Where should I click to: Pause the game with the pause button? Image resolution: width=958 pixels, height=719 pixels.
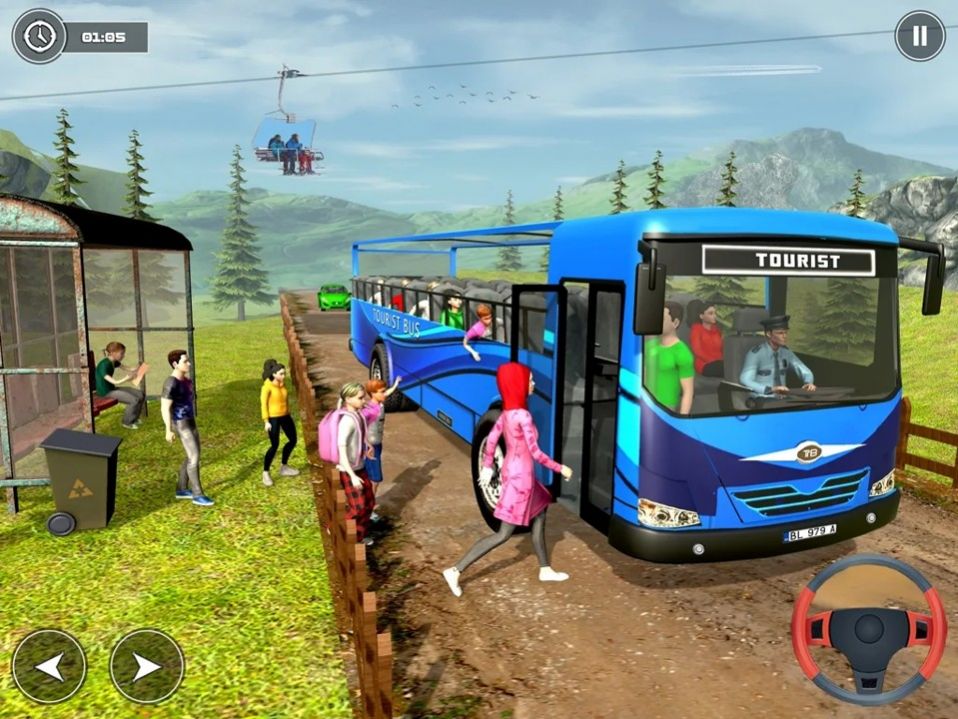[x=919, y=36]
